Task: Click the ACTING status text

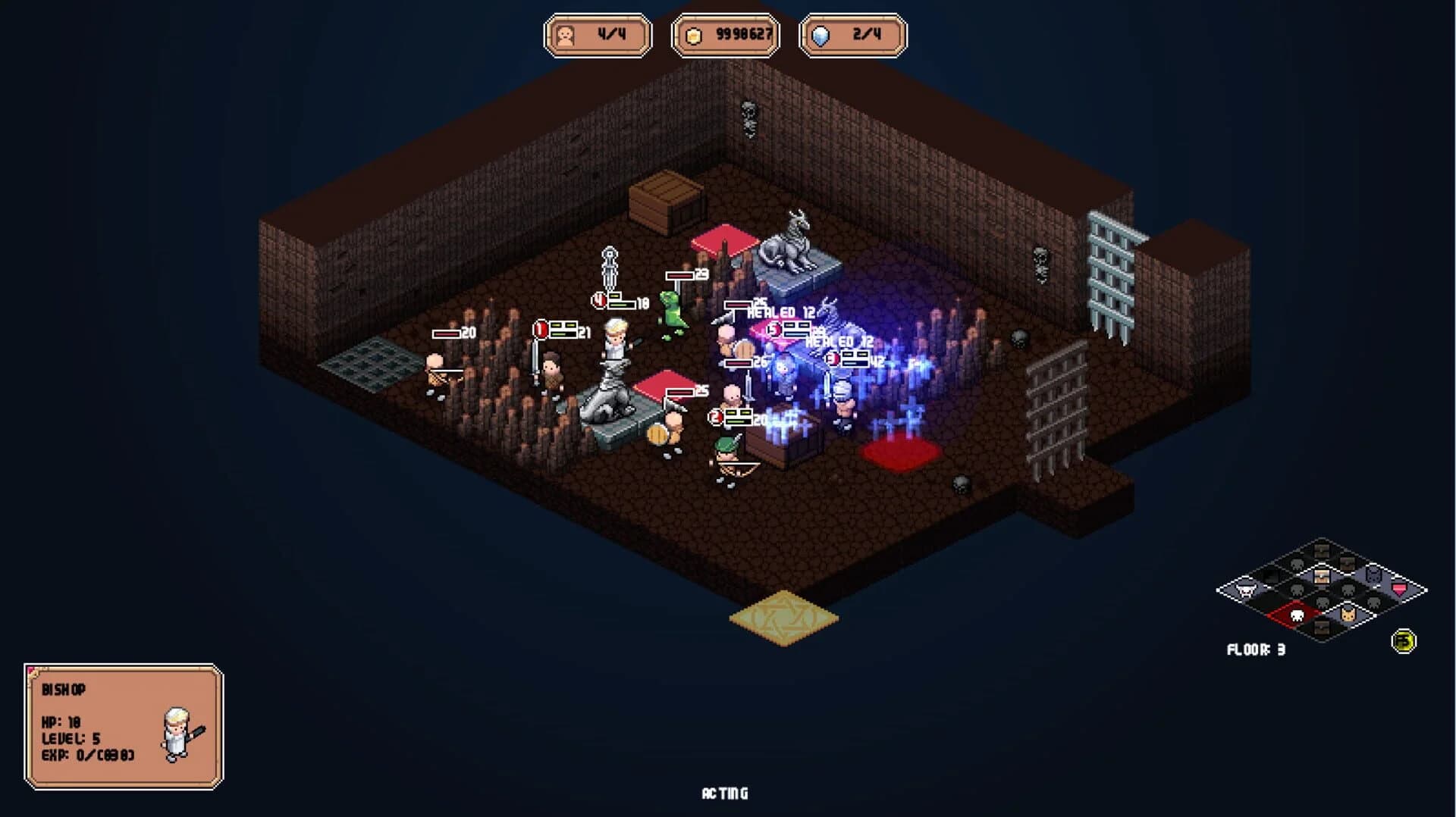Action: [726, 794]
